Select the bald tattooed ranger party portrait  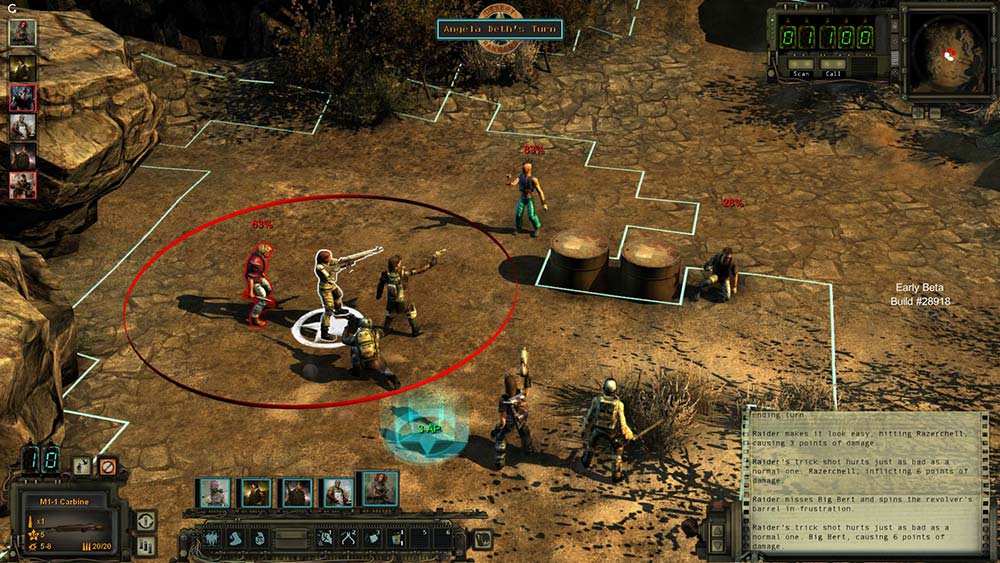(x=338, y=492)
